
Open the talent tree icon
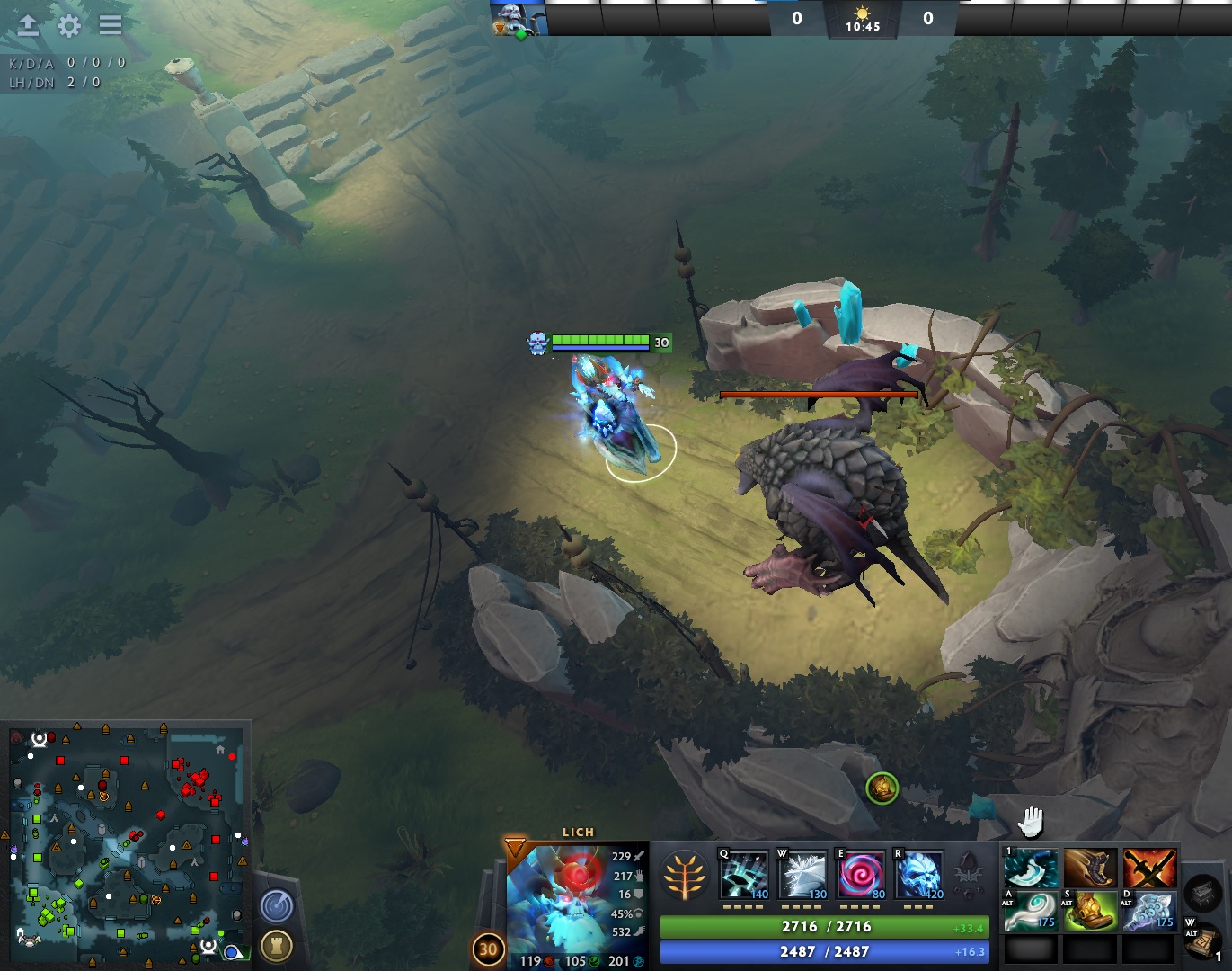click(x=684, y=876)
